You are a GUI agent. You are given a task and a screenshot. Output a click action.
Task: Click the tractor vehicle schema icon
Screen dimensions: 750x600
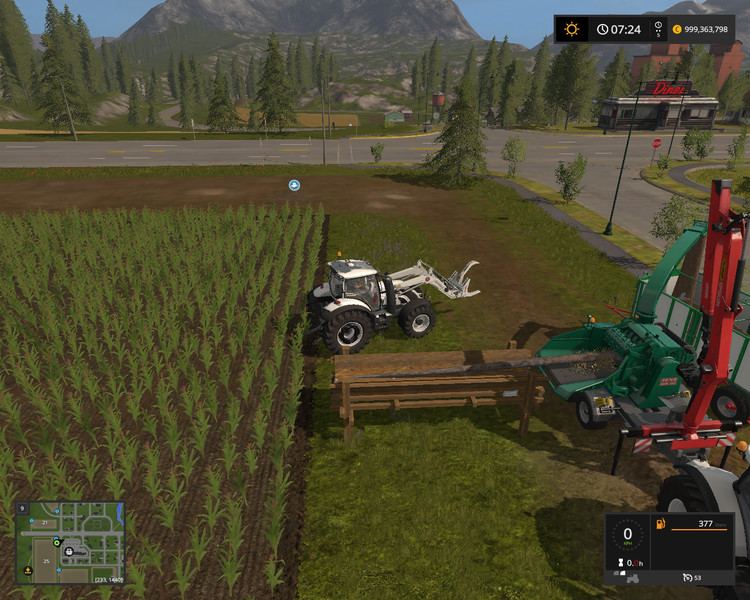(633, 579)
